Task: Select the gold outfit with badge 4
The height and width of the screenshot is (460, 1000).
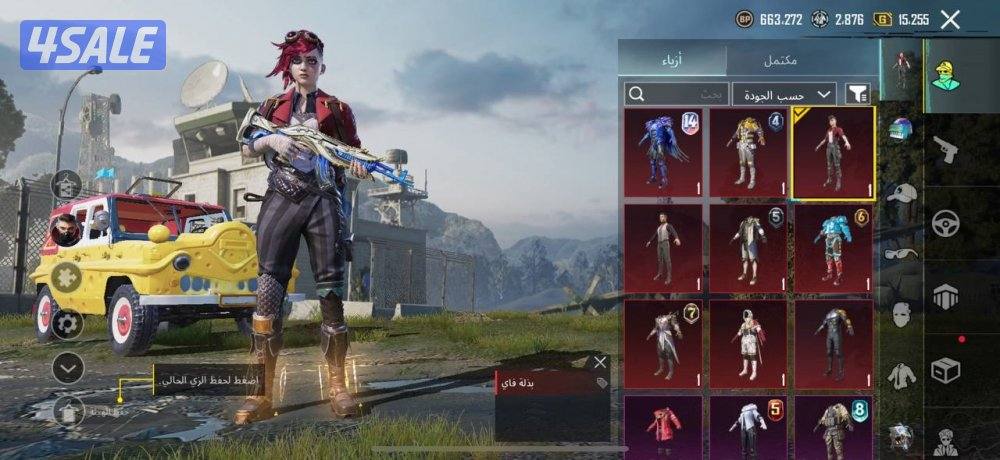Action: tap(748, 153)
